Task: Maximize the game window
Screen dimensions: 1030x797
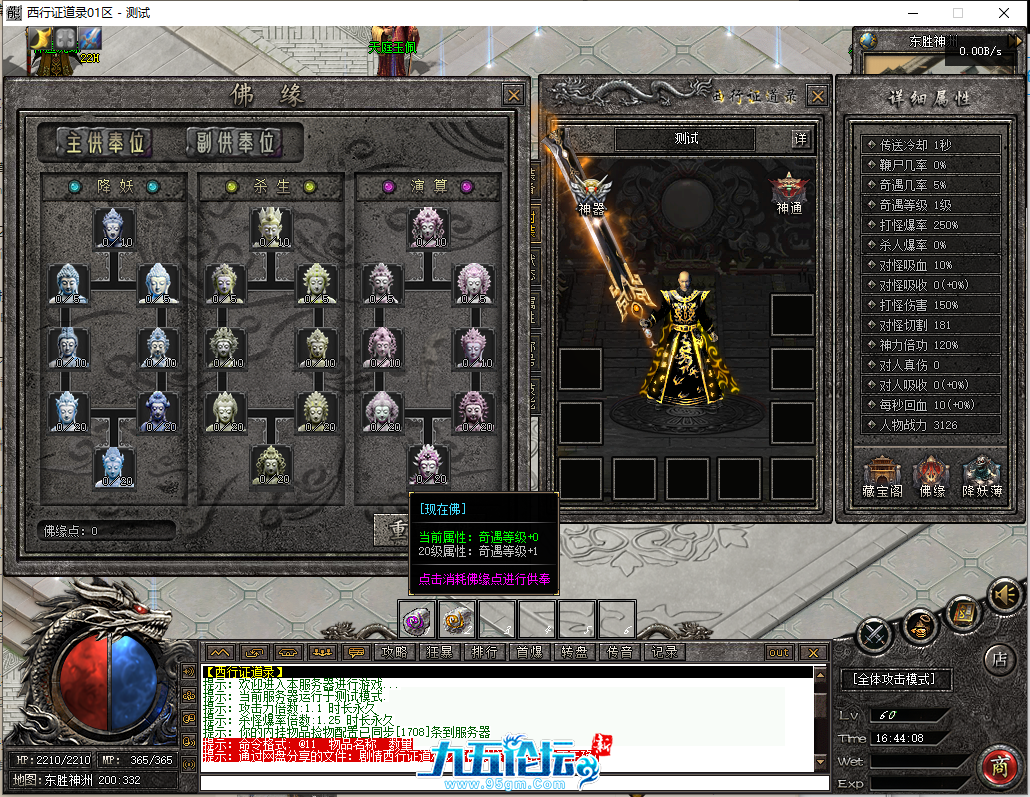Action: click(958, 13)
